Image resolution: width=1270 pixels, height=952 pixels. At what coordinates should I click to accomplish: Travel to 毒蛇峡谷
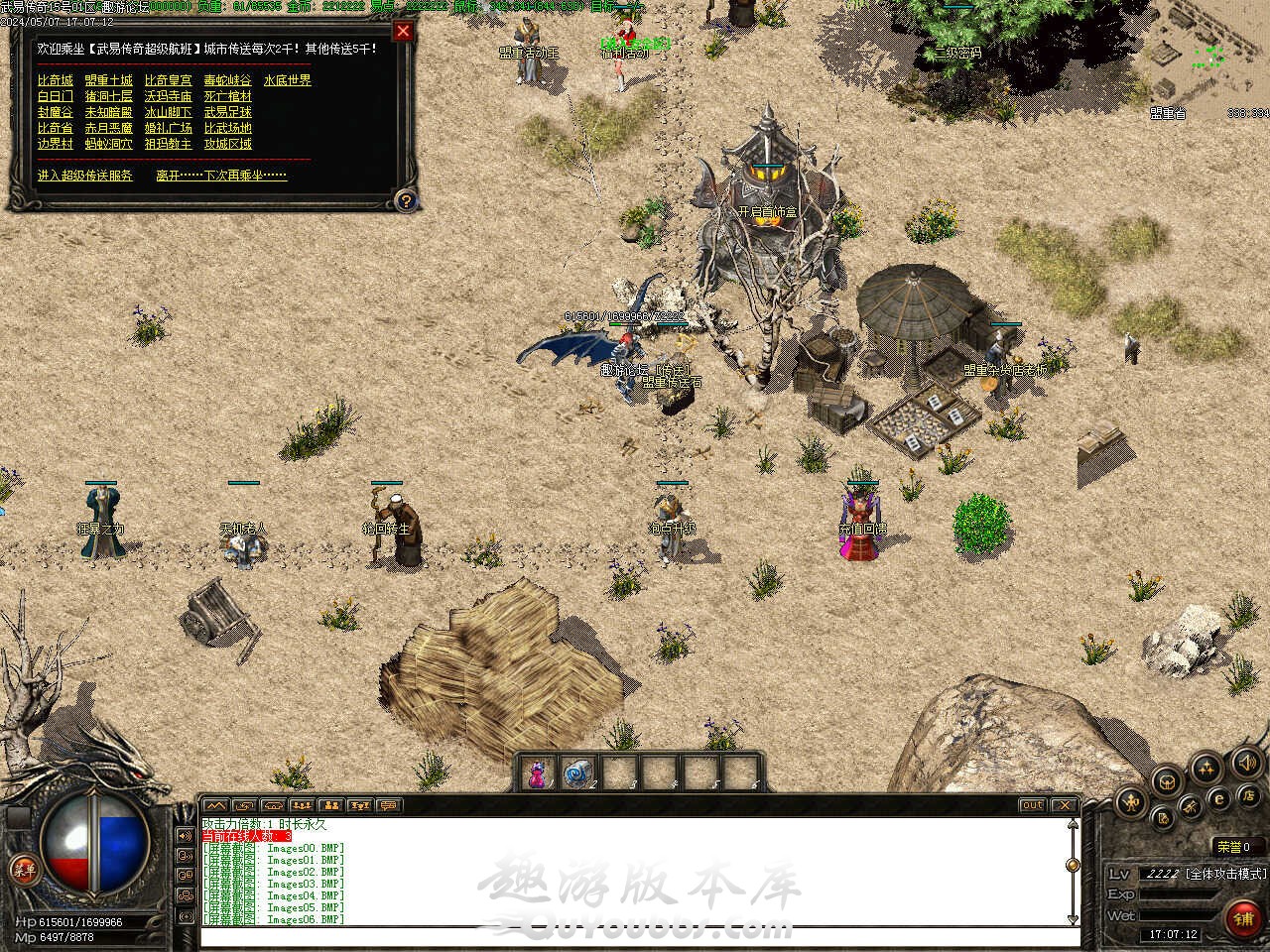(x=227, y=80)
